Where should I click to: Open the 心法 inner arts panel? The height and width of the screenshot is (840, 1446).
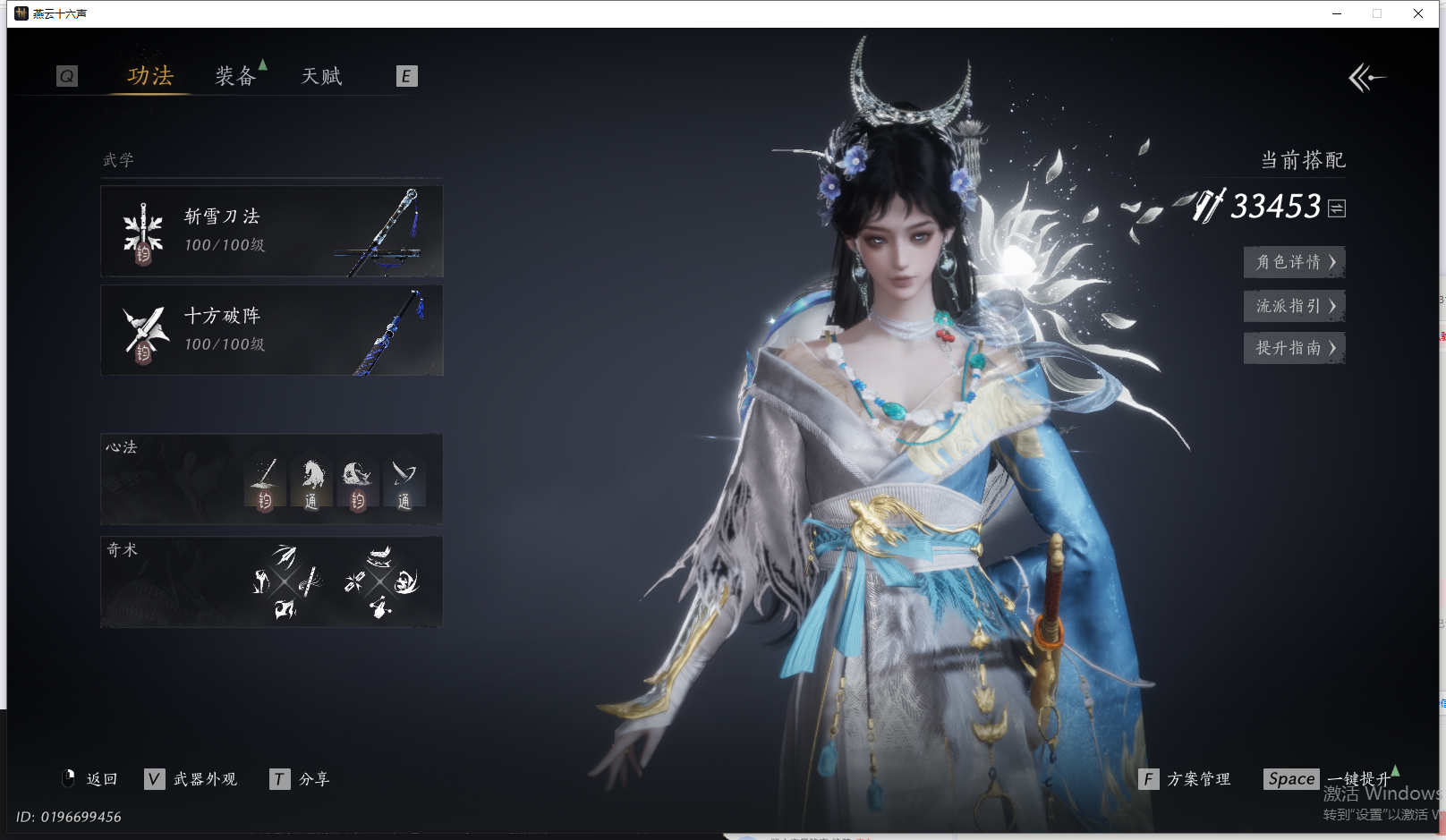pos(272,479)
